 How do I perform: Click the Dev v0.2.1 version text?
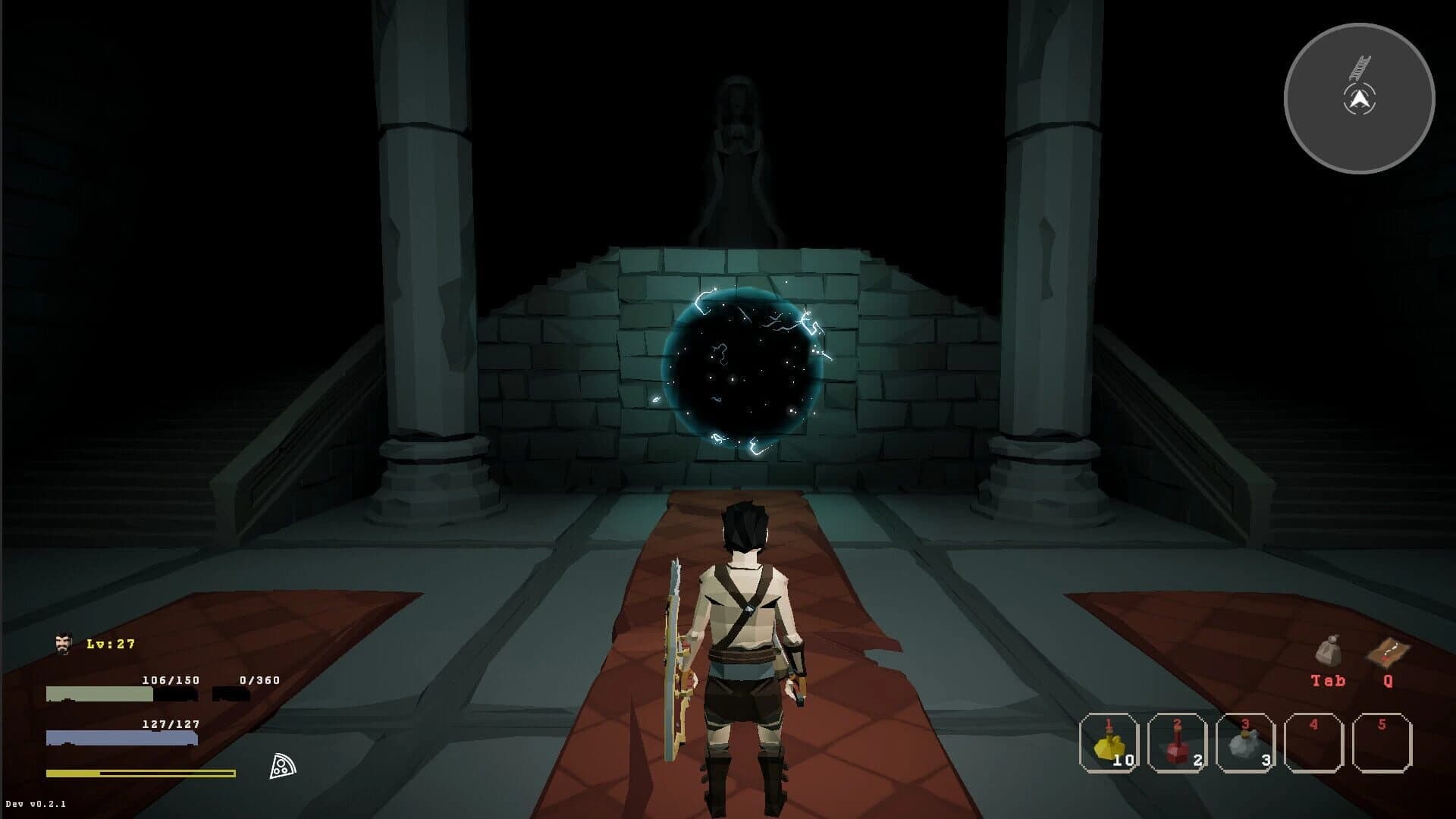click(x=36, y=802)
